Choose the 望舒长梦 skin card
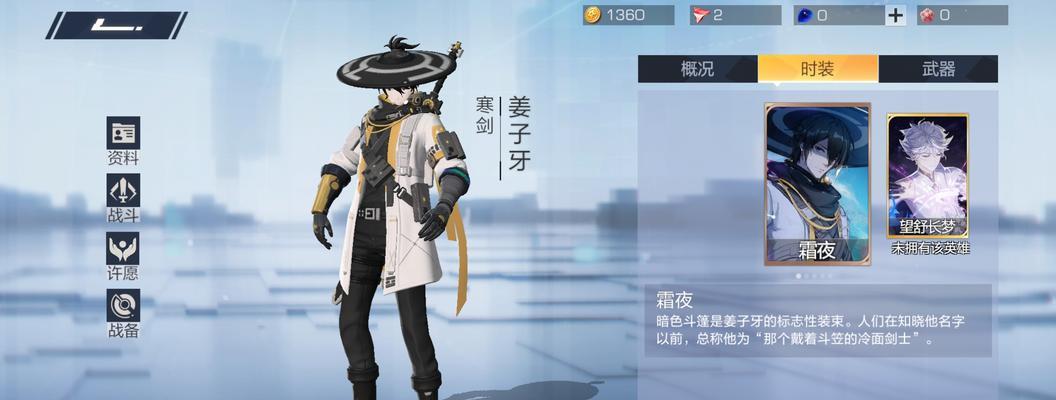 coord(928,183)
